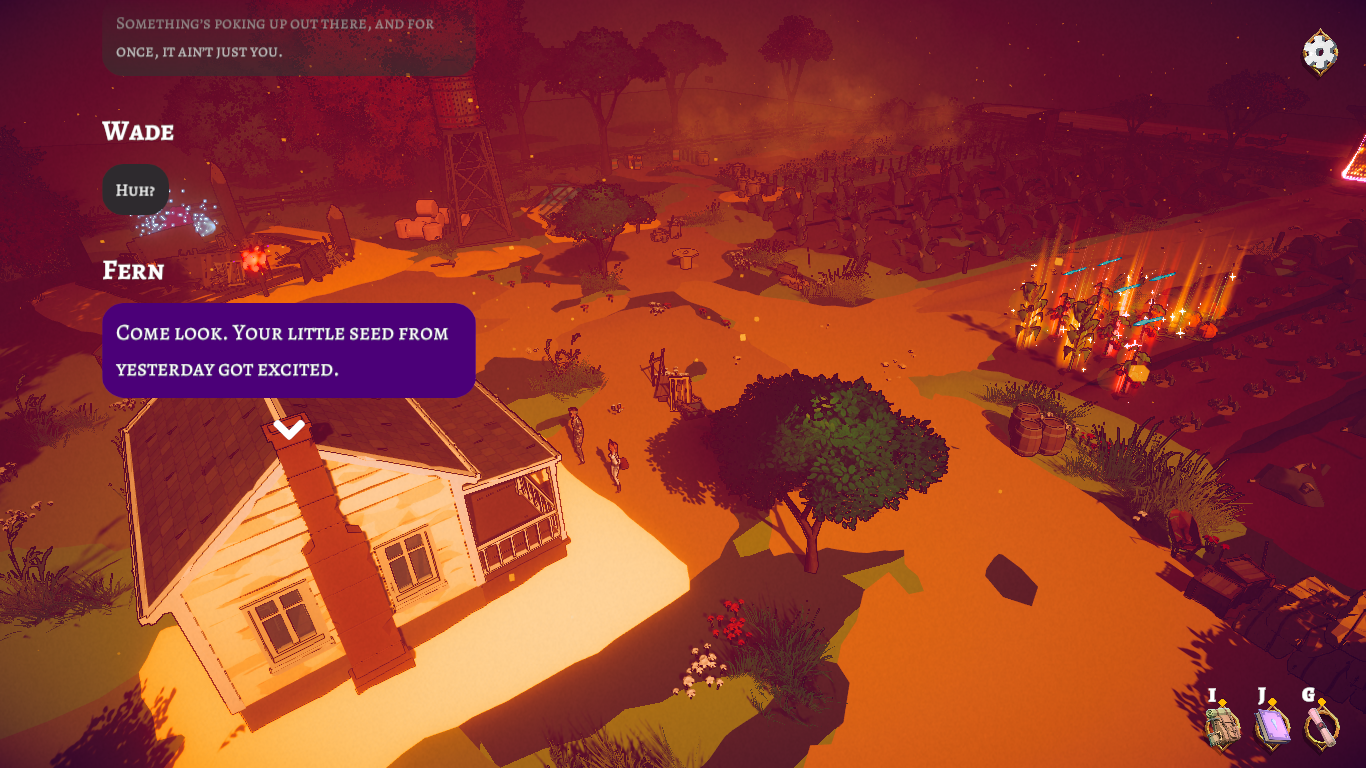Click Wade's 'Huh?' speech bubble
The height and width of the screenshot is (768, 1366).
click(x=134, y=190)
